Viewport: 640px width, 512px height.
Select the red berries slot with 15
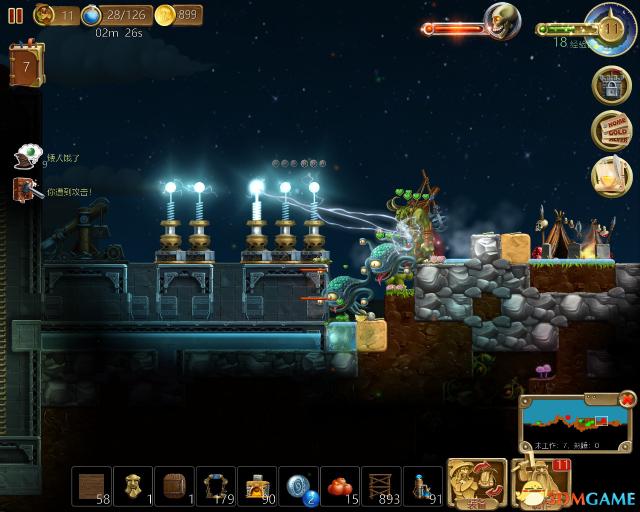(339, 485)
